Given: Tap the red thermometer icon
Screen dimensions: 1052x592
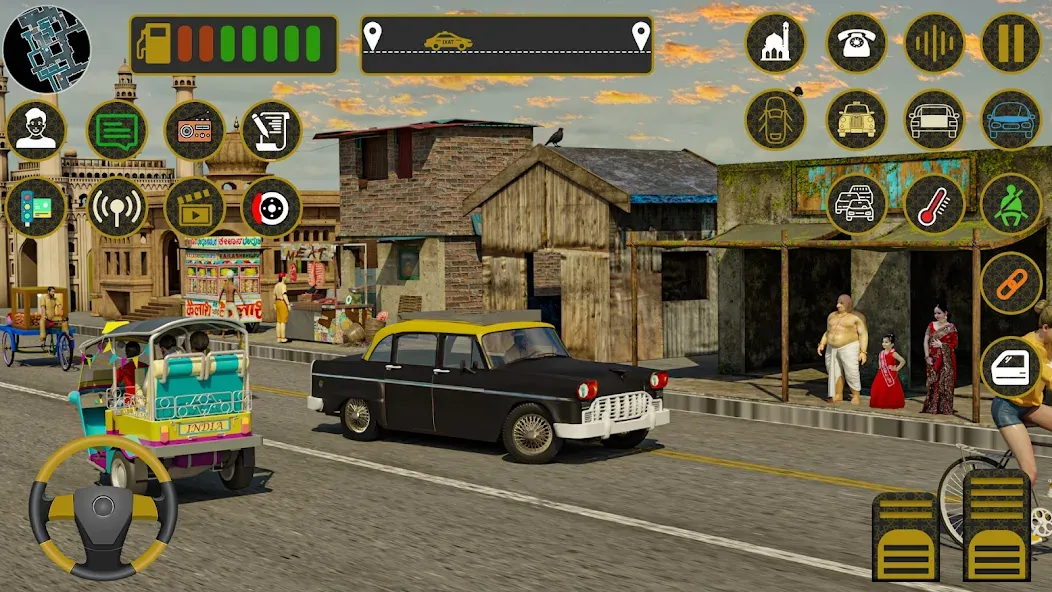Looking at the screenshot, I should click(934, 204).
